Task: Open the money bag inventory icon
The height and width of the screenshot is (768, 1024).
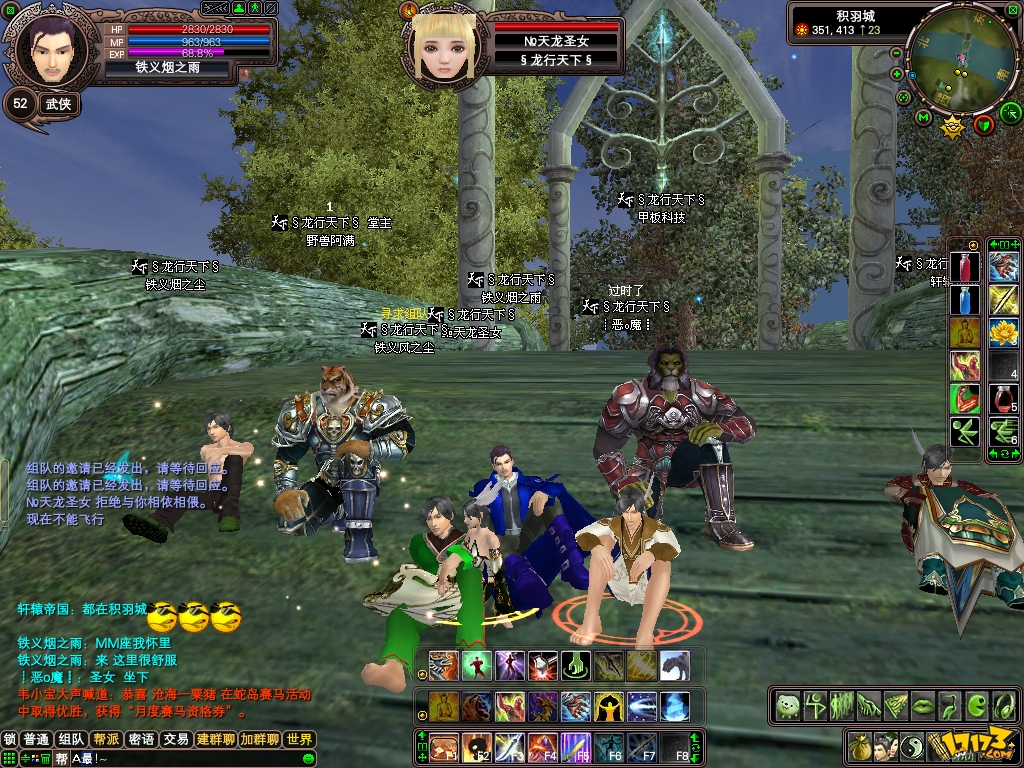Action: coord(858,746)
